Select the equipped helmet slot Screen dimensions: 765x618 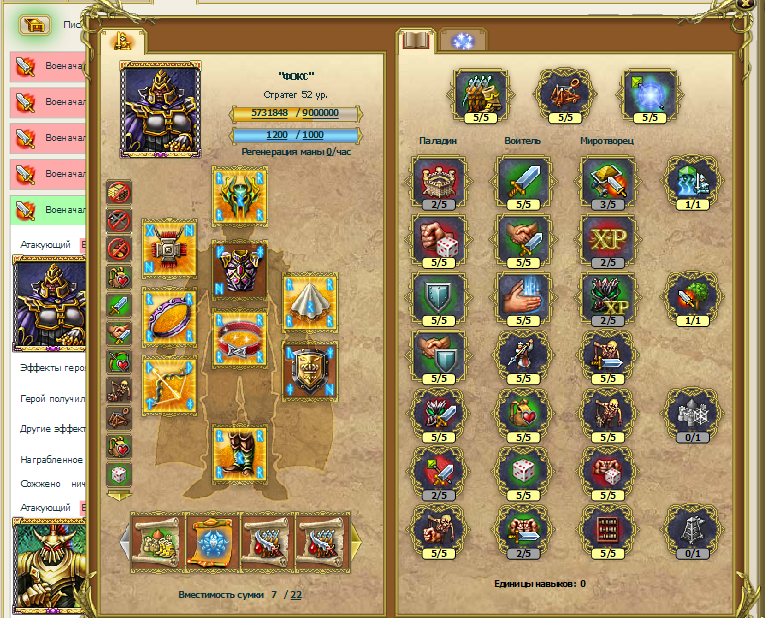tap(239, 193)
